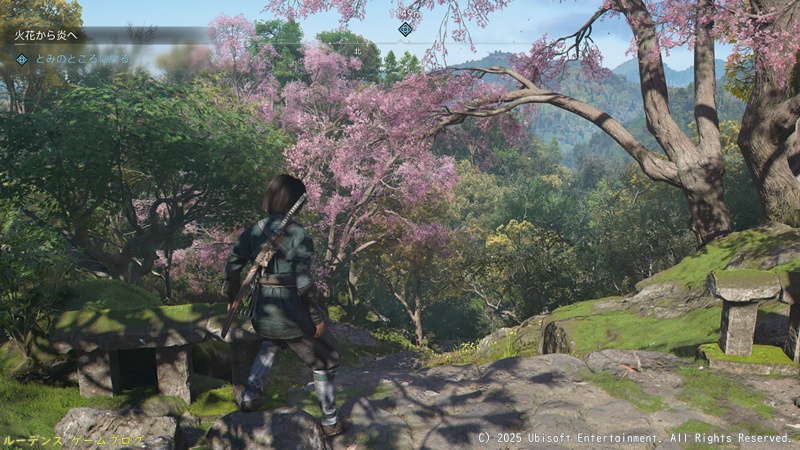Click the diamond quest marker on the compass

click(x=405, y=29)
